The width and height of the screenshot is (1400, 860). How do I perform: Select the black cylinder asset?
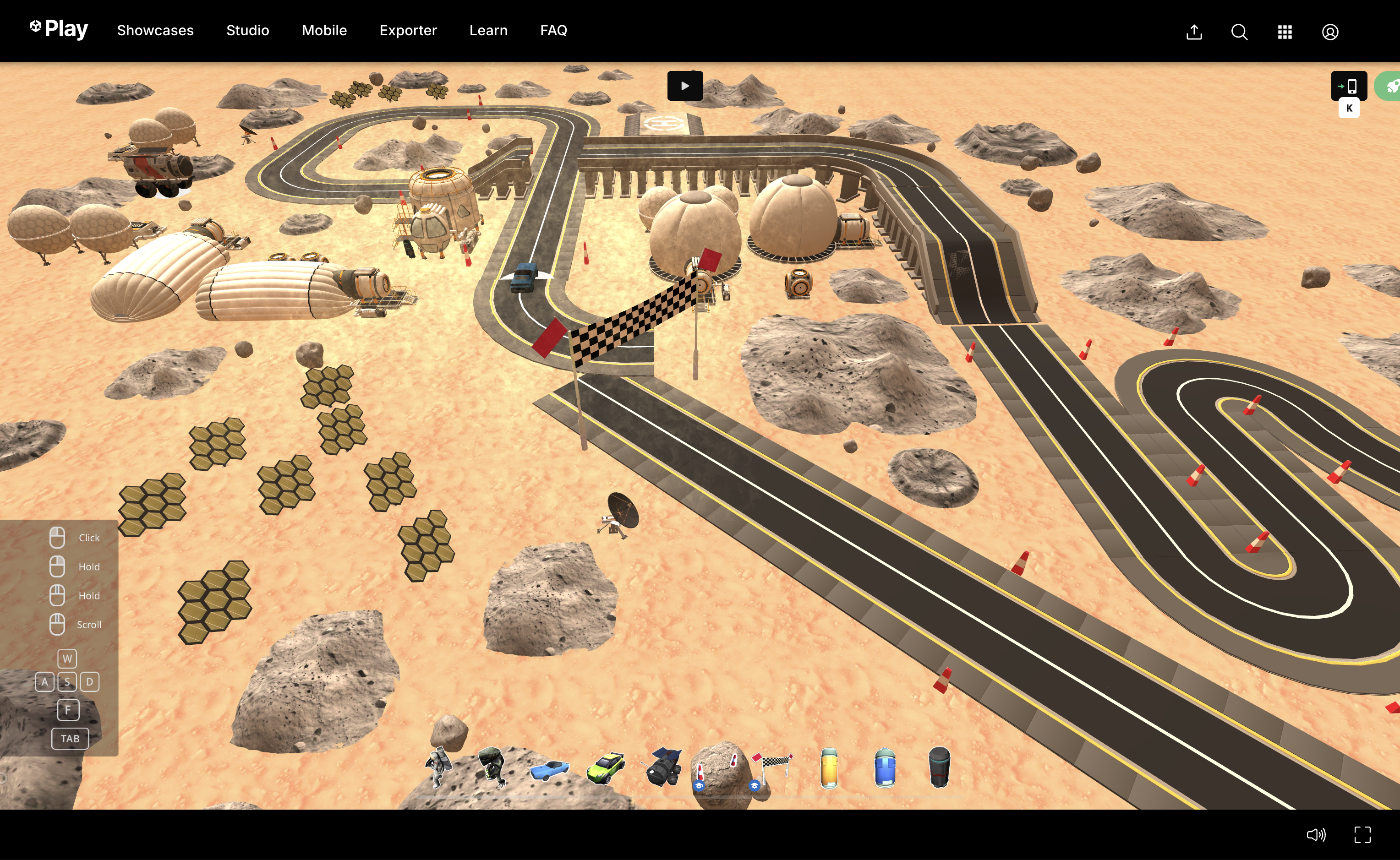939,768
